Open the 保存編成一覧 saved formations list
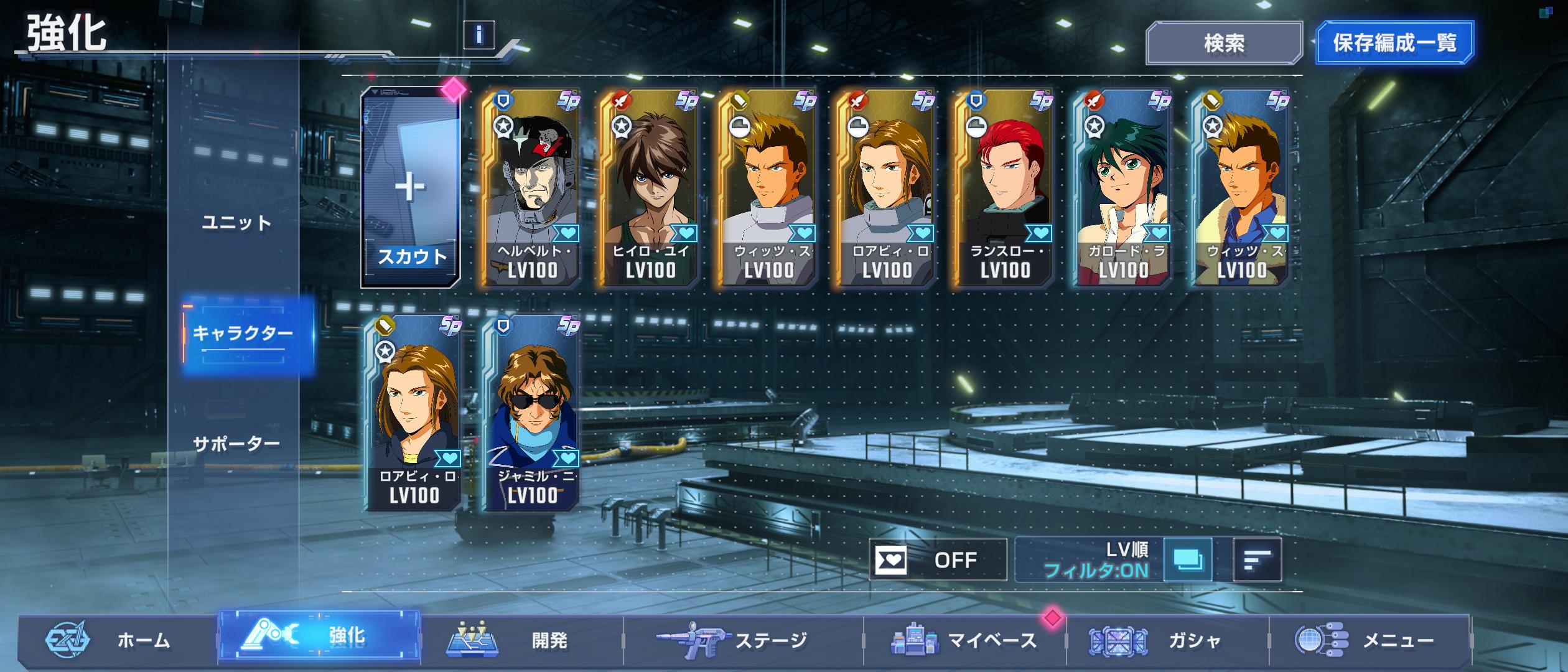 (1394, 43)
